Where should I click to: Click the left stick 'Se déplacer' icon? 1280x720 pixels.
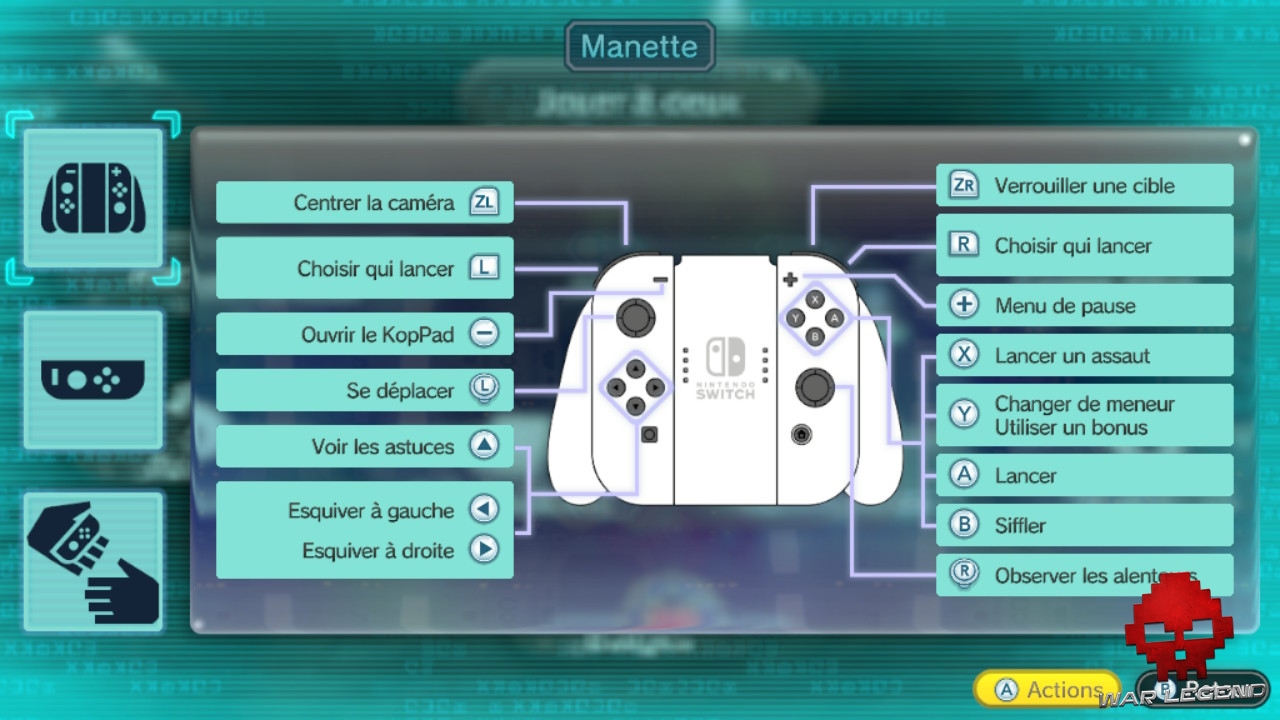click(485, 390)
